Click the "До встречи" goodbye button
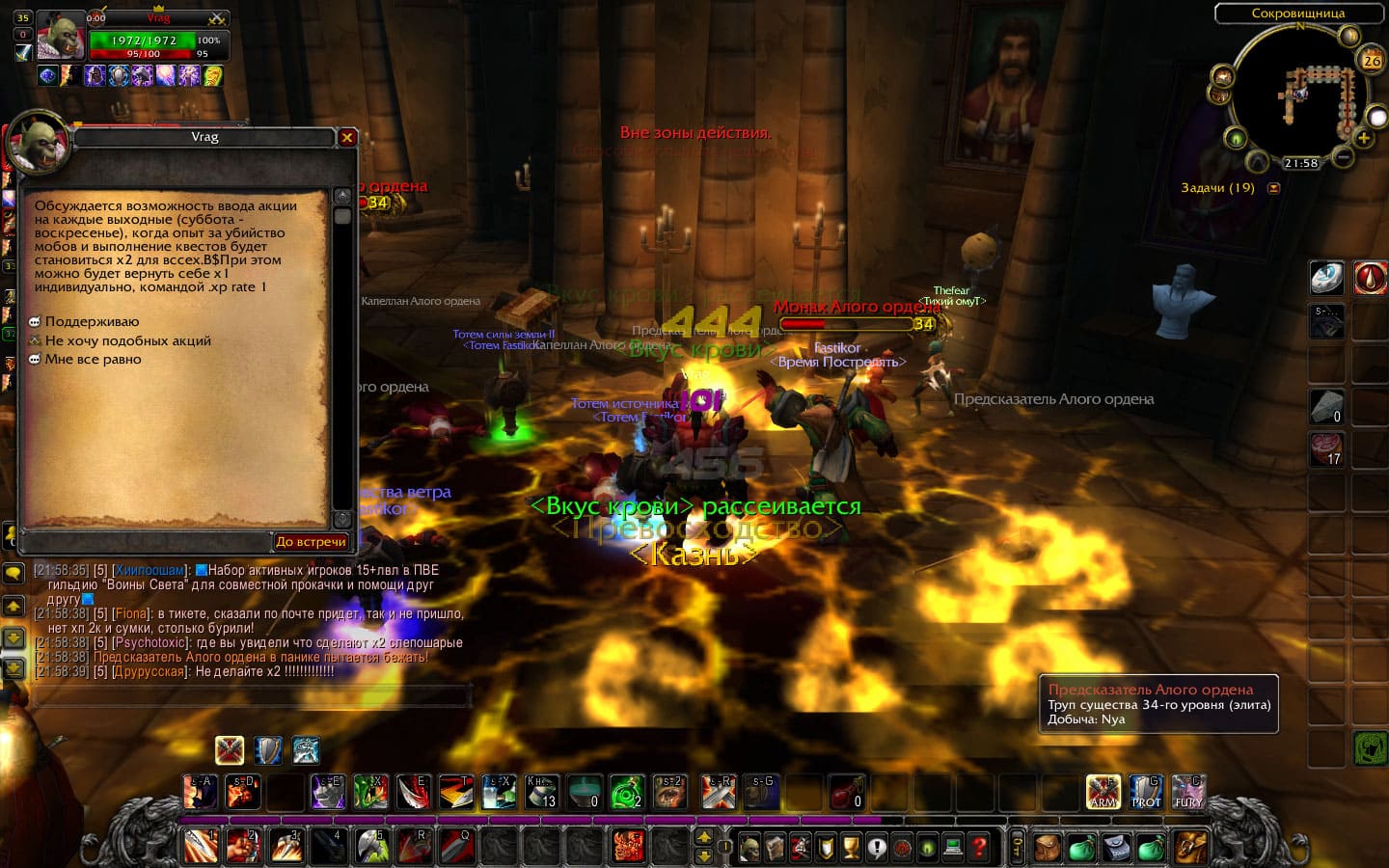This screenshot has width=1389, height=868. click(311, 542)
